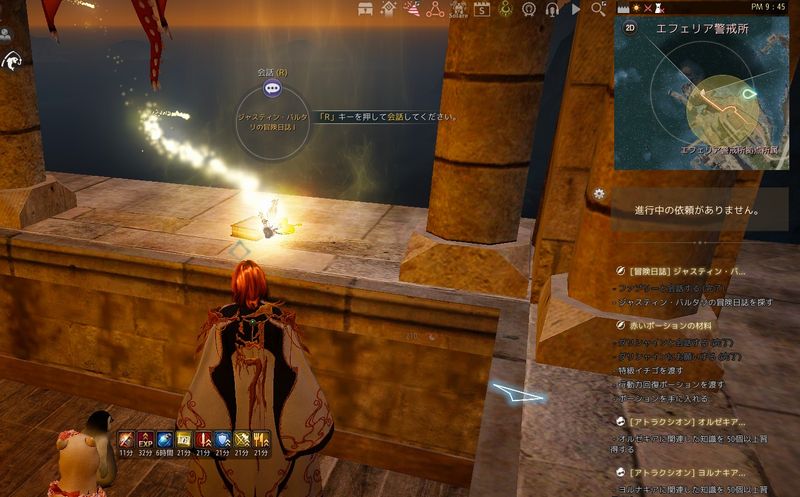Click the EXP buff icon
This screenshot has height=497, width=800.
(x=145, y=439)
